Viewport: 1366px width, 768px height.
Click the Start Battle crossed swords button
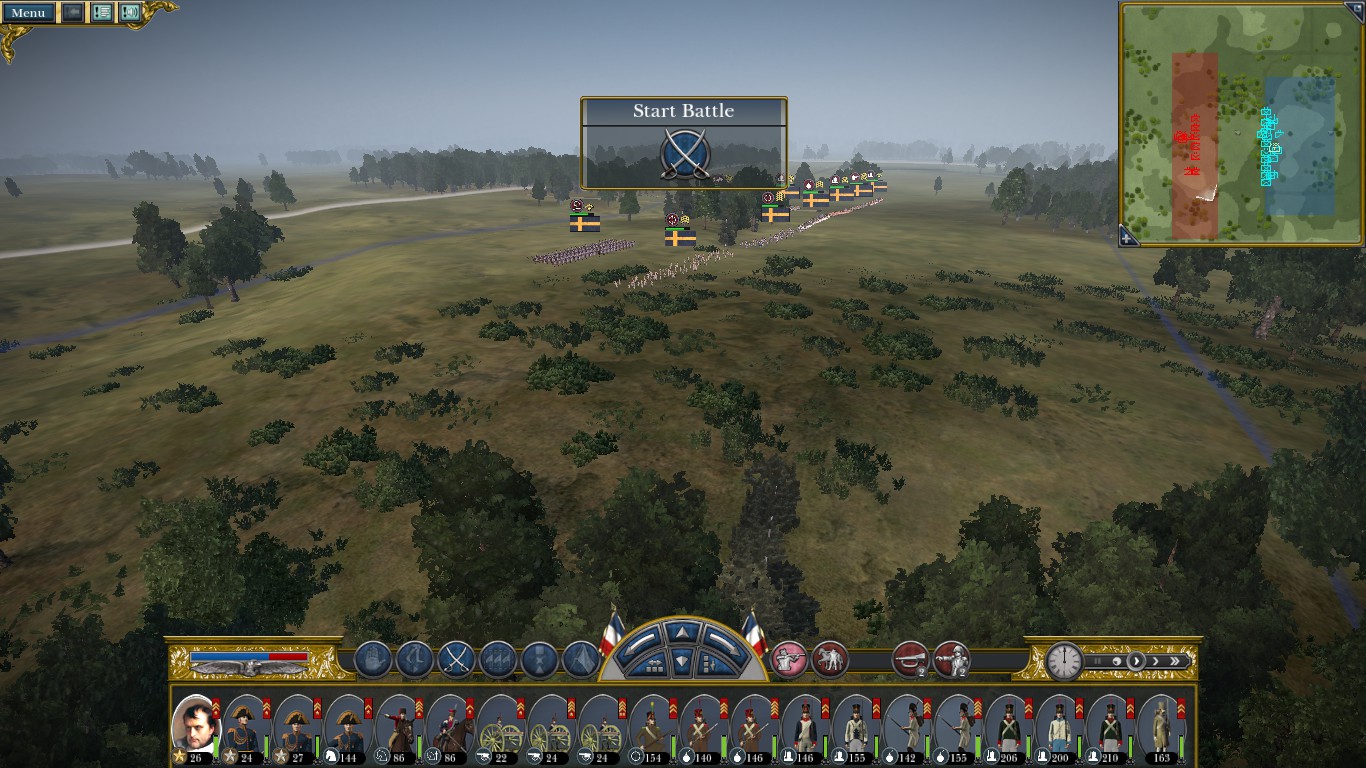pyautogui.click(x=684, y=155)
